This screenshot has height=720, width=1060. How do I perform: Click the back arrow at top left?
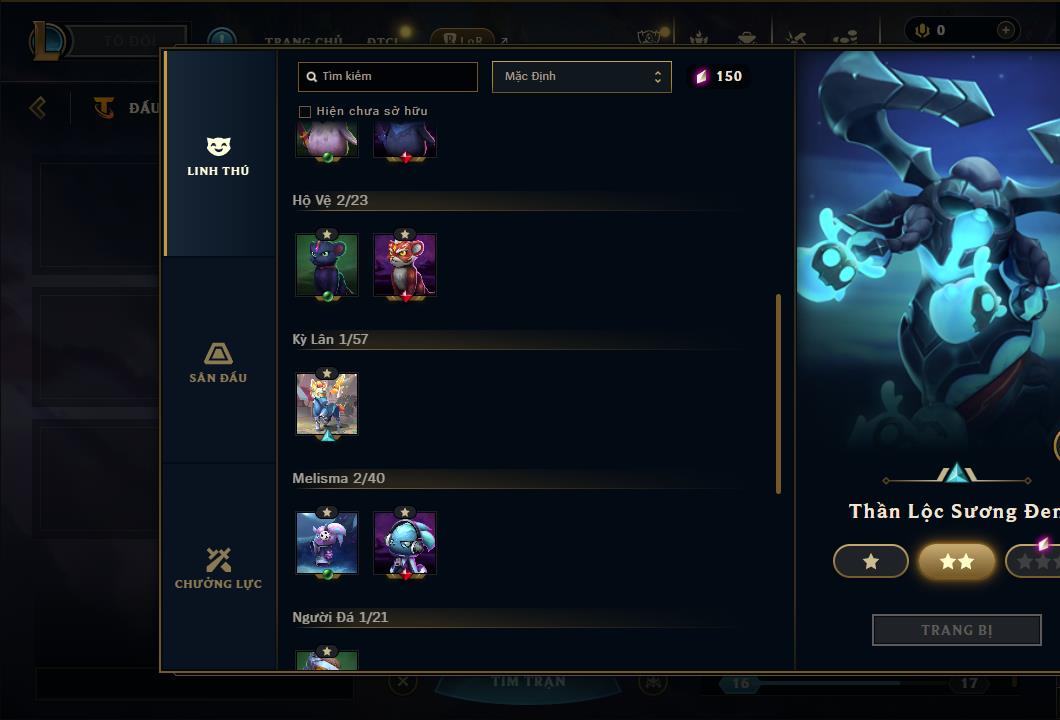[38, 107]
